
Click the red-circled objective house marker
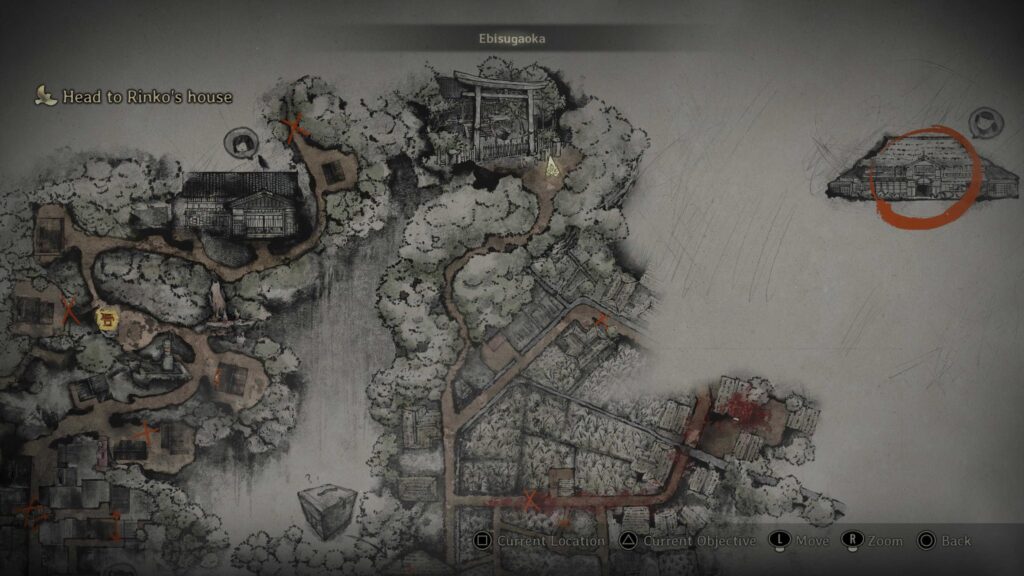(x=922, y=178)
